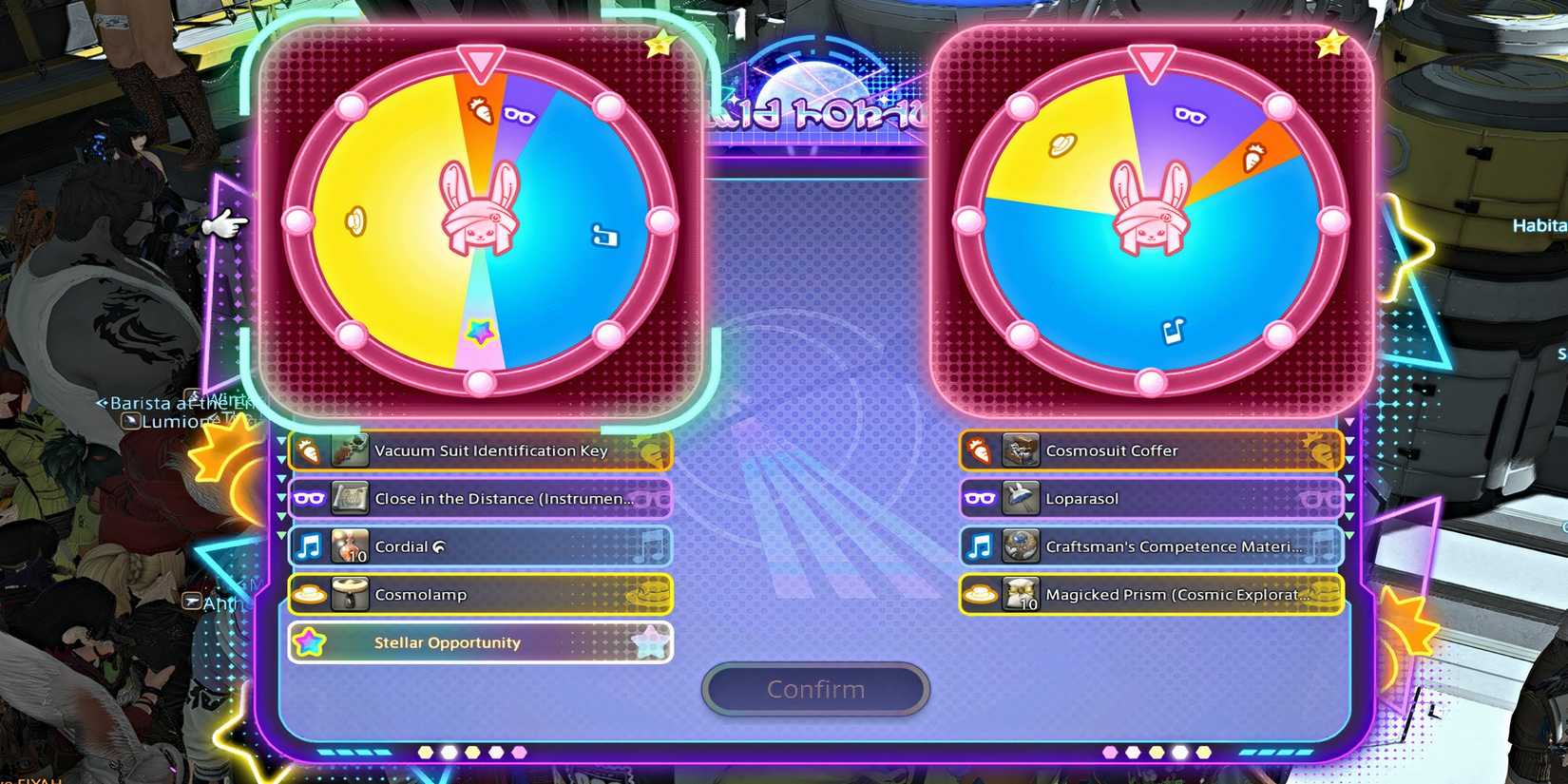Select the Stellar Opportunity entry

480,642
